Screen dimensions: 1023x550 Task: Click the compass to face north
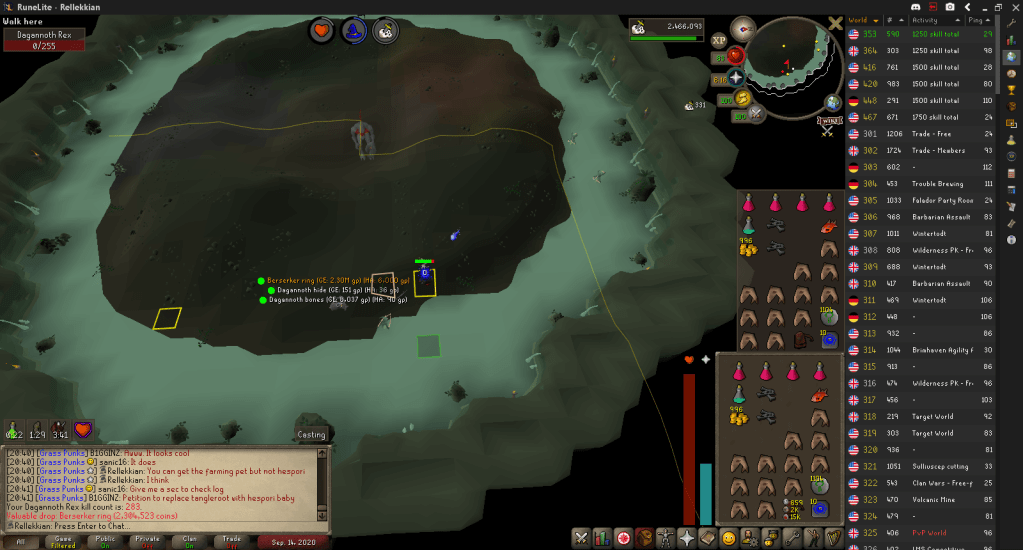click(x=743, y=28)
